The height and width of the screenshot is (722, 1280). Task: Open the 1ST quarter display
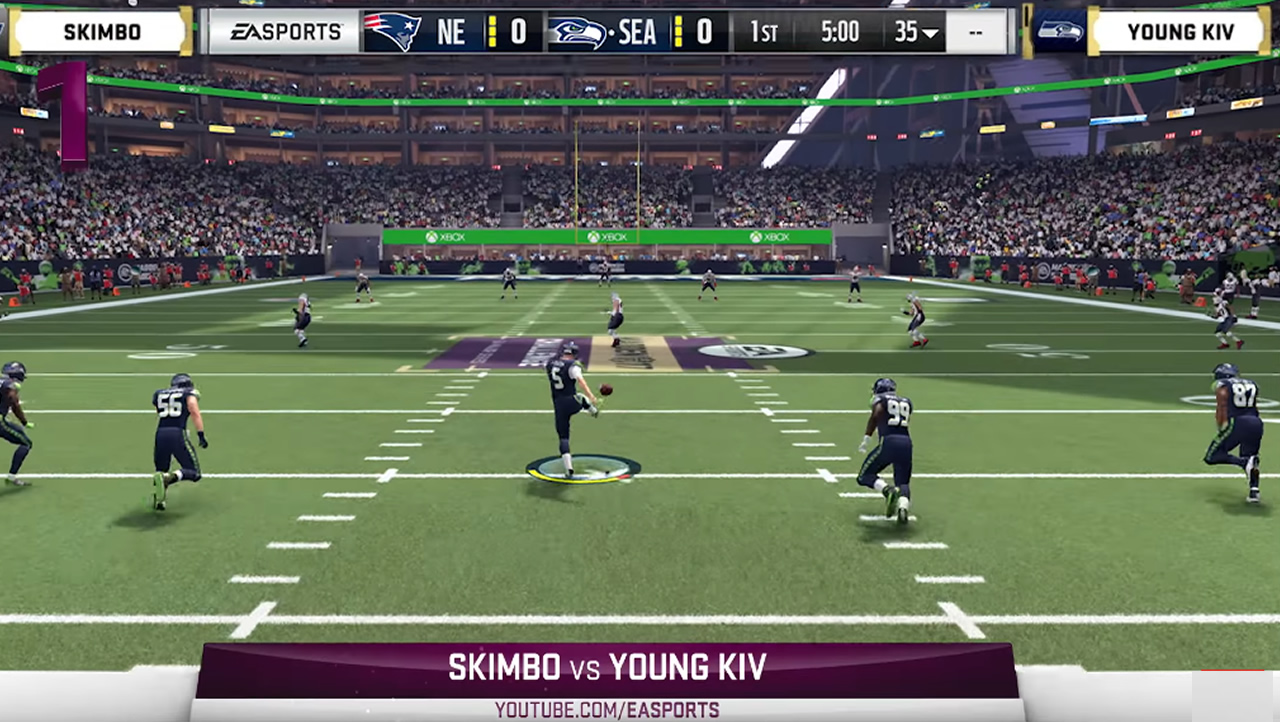pos(764,31)
